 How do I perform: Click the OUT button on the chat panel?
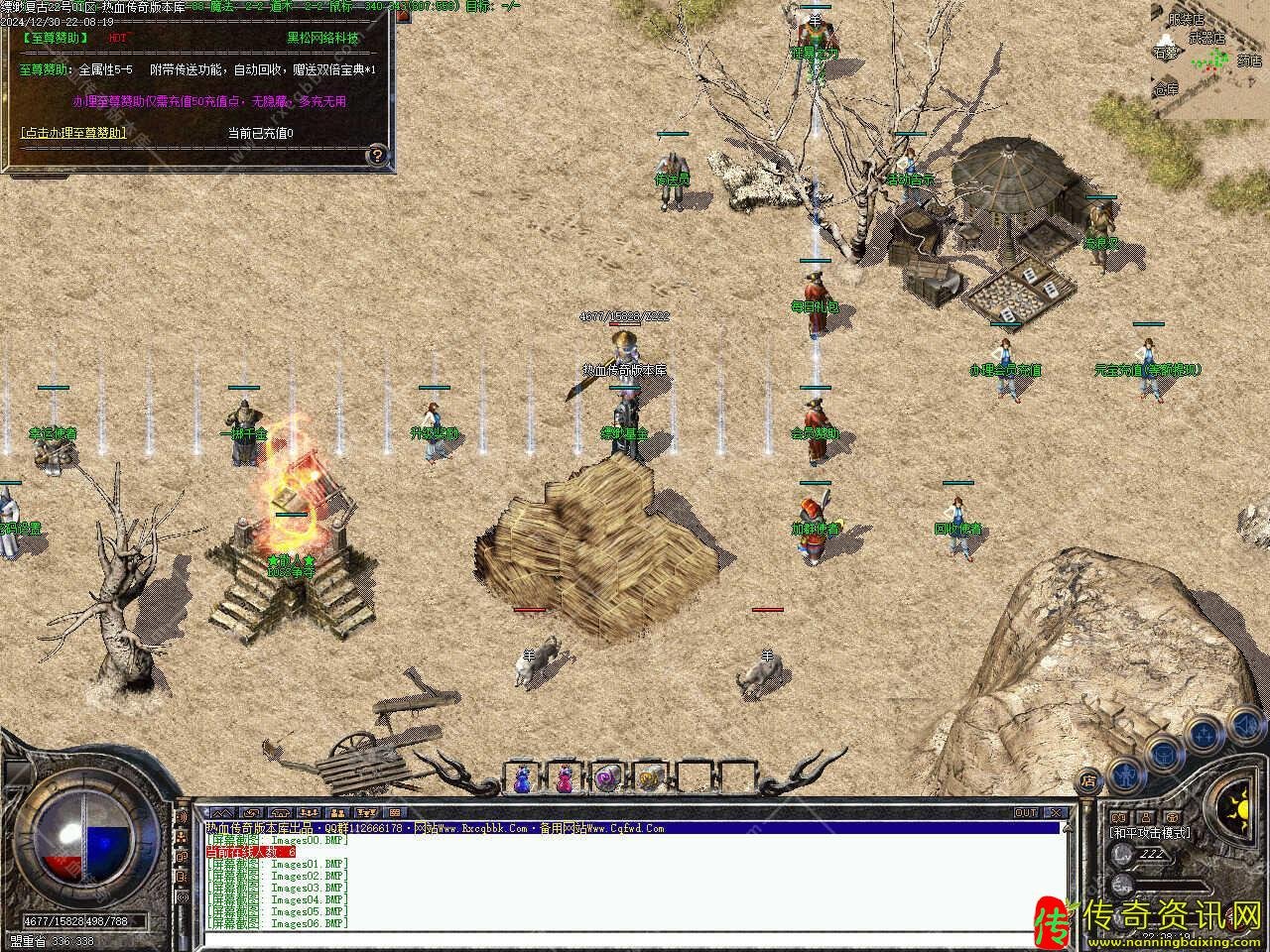1026,813
